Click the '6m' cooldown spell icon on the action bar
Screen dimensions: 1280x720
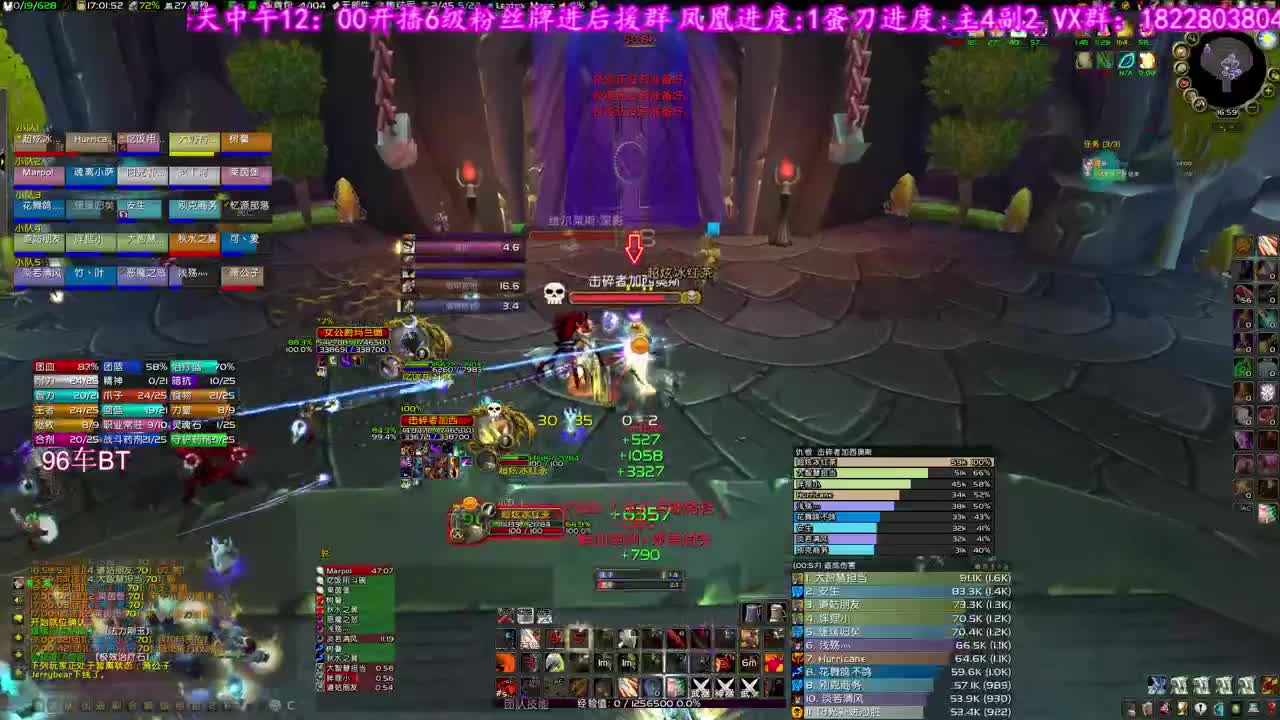(x=748, y=662)
